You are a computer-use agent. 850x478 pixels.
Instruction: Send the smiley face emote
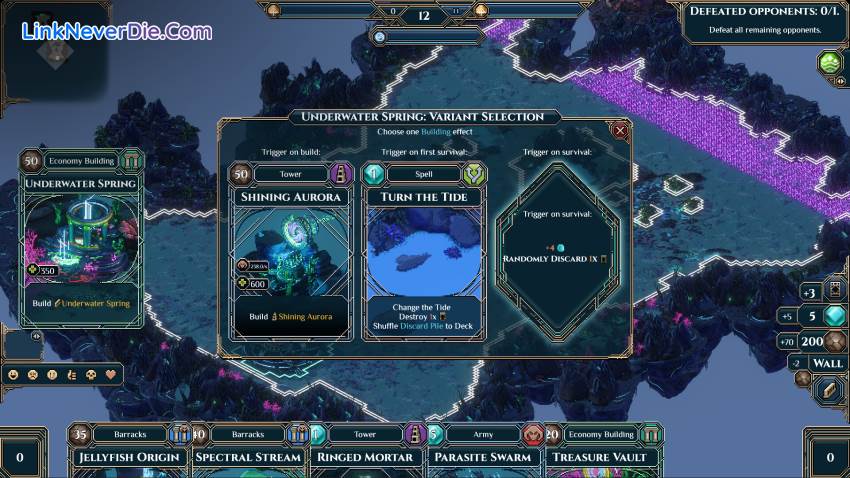point(14,375)
